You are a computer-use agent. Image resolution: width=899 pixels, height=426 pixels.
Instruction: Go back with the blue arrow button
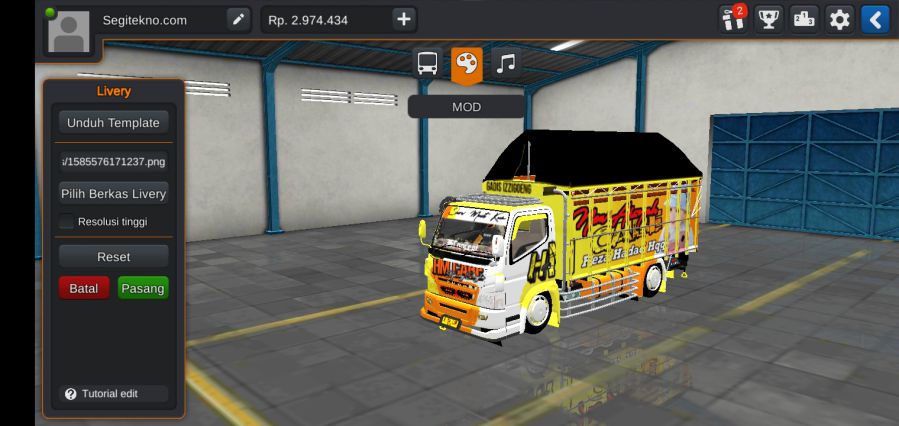coord(875,19)
